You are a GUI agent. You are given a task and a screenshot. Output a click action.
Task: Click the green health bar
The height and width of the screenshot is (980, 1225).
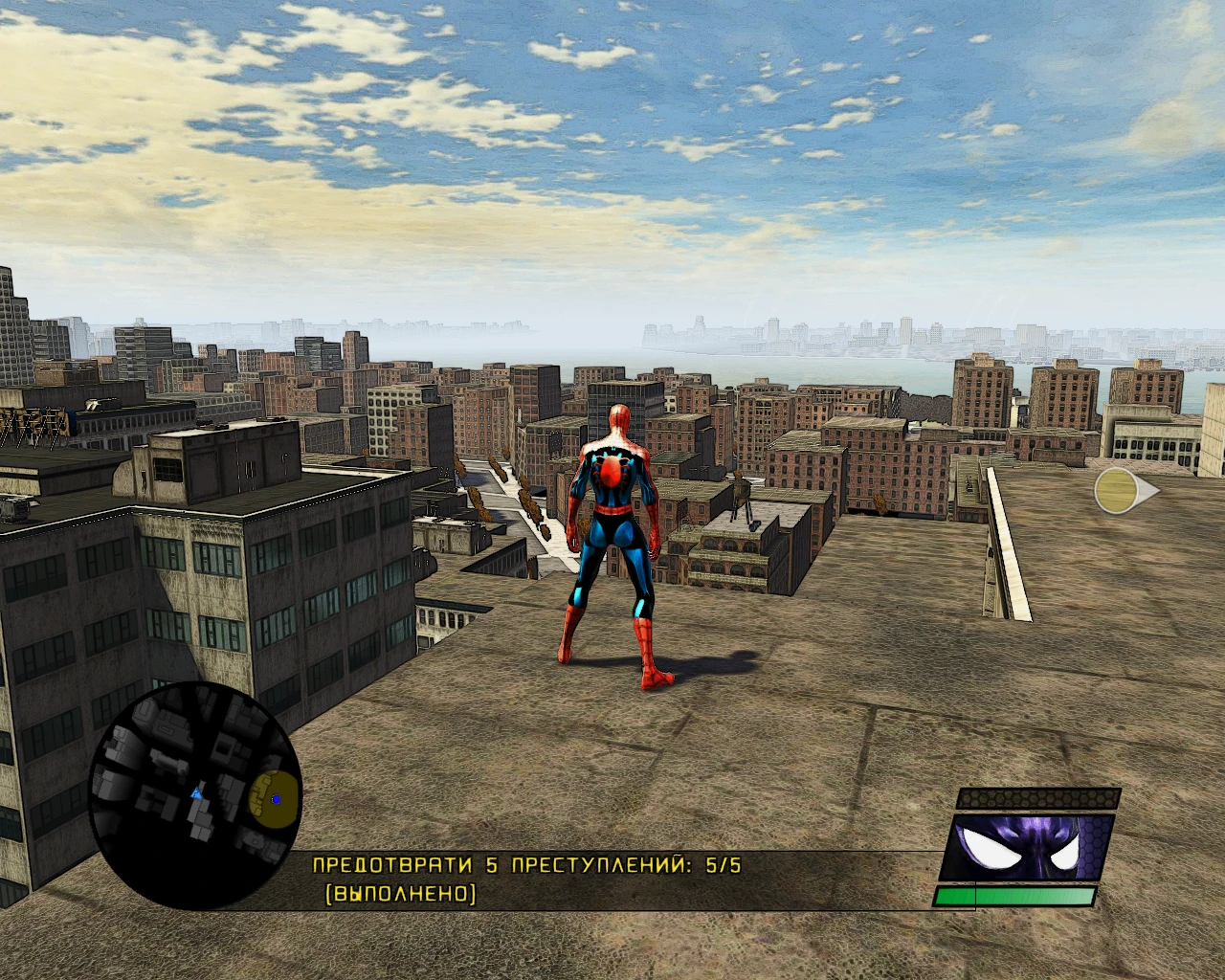[x=1016, y=898]
